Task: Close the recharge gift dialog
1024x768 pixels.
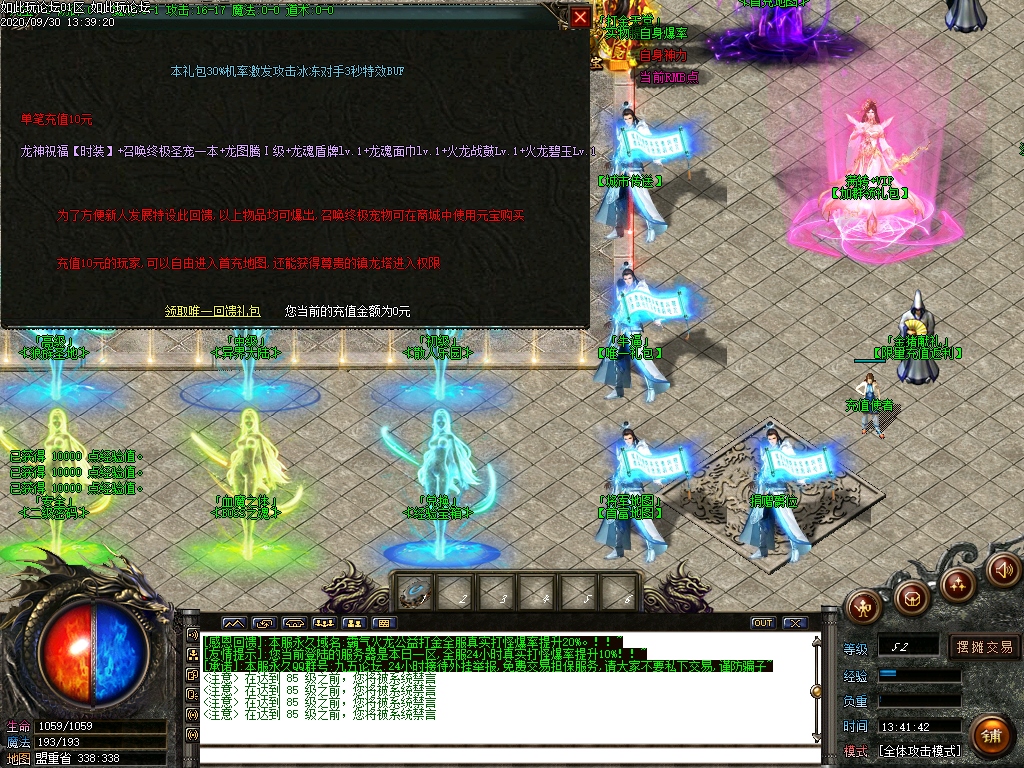Action: (x=580, y=17)
